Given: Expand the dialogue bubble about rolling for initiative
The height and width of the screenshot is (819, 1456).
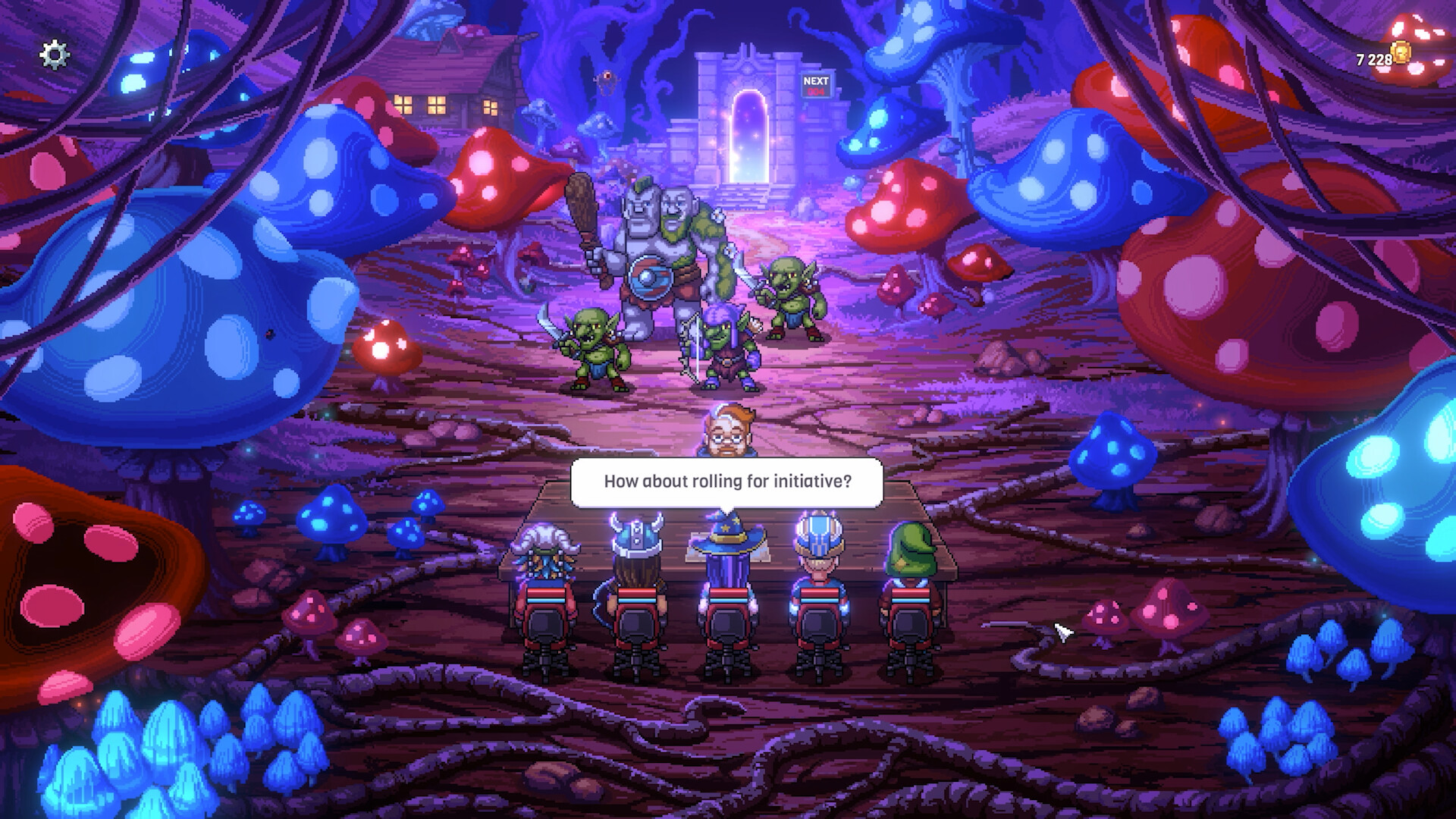Looking at the screenshot, I should click(x=726, y=479).
